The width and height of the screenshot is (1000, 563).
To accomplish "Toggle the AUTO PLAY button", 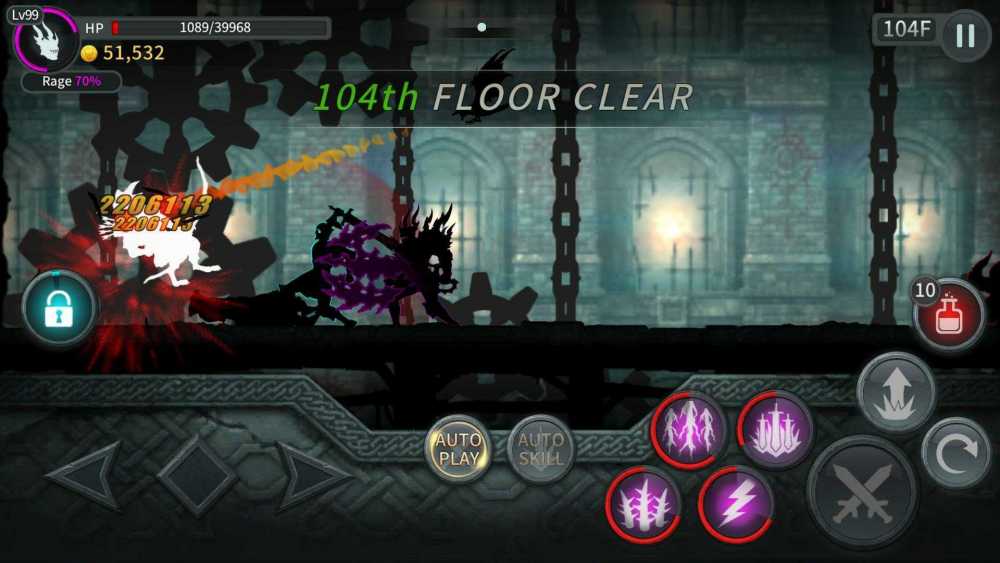I will click(459, 449).
